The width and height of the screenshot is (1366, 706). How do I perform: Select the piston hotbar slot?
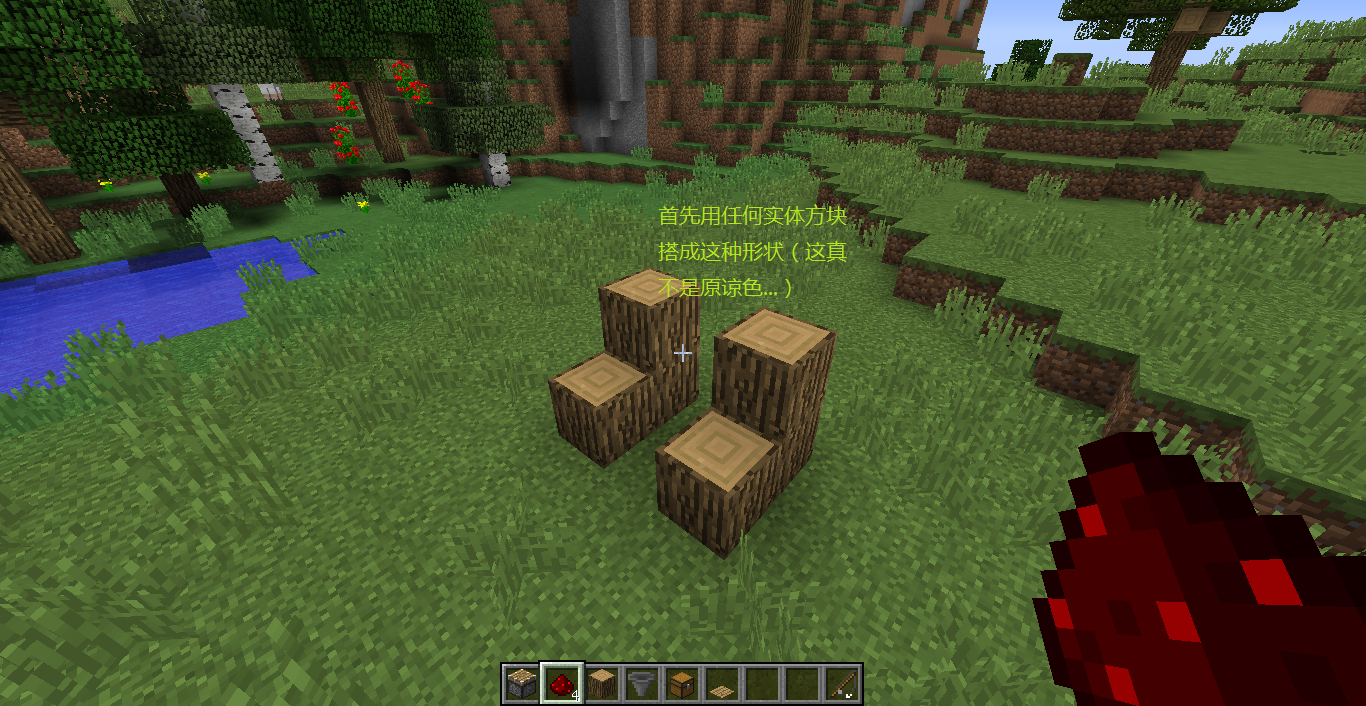[x=521, y=684]
